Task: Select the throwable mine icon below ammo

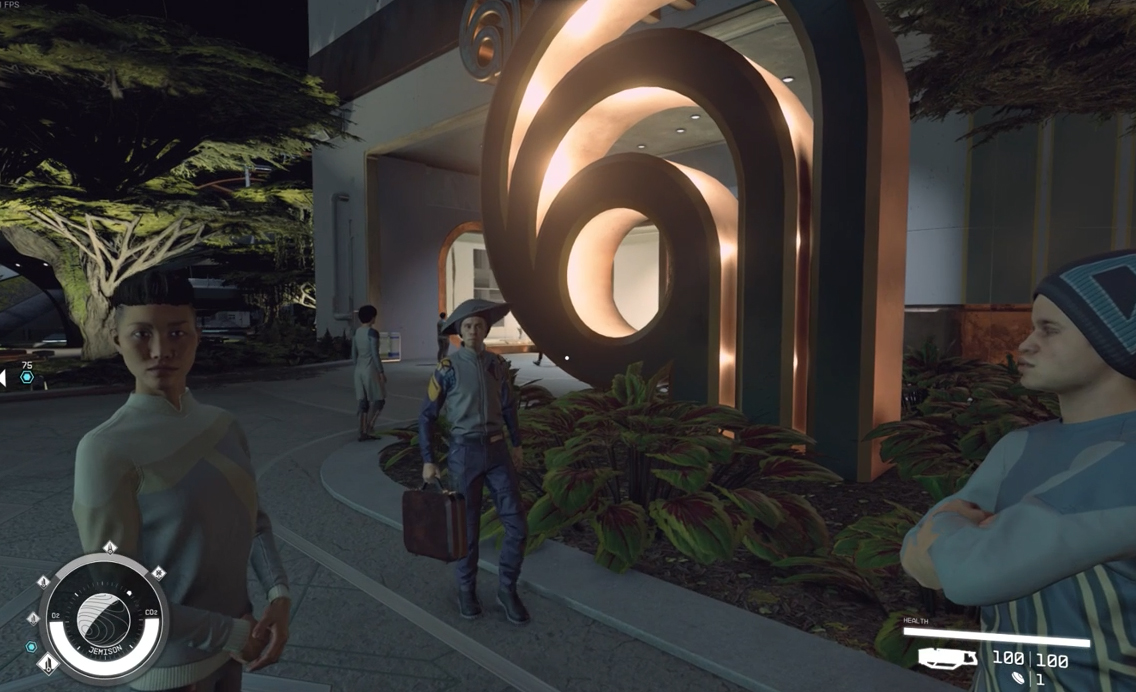Action: tap(1019, 679)
